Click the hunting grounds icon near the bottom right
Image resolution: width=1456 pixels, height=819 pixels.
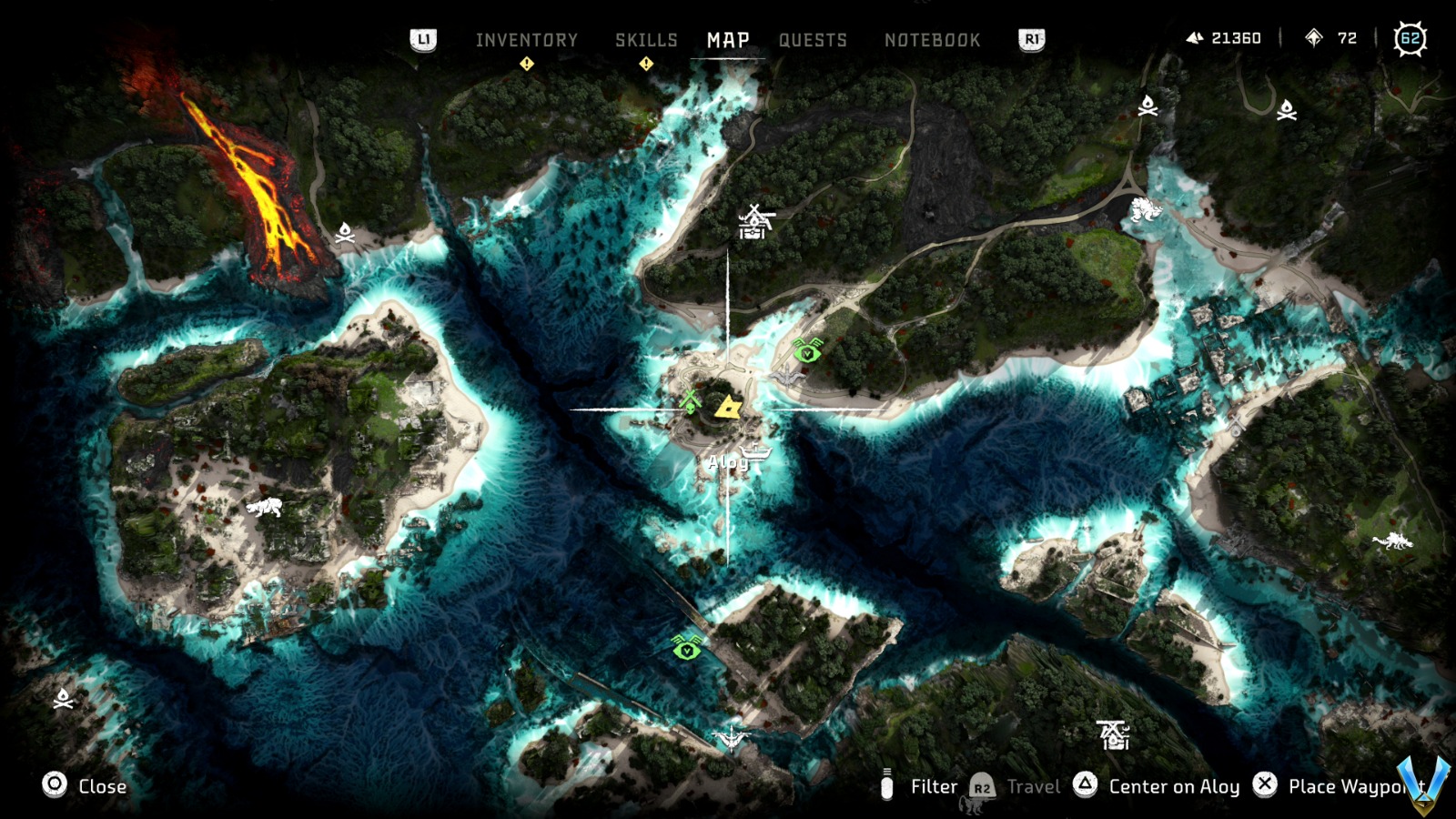[1112, 734]
